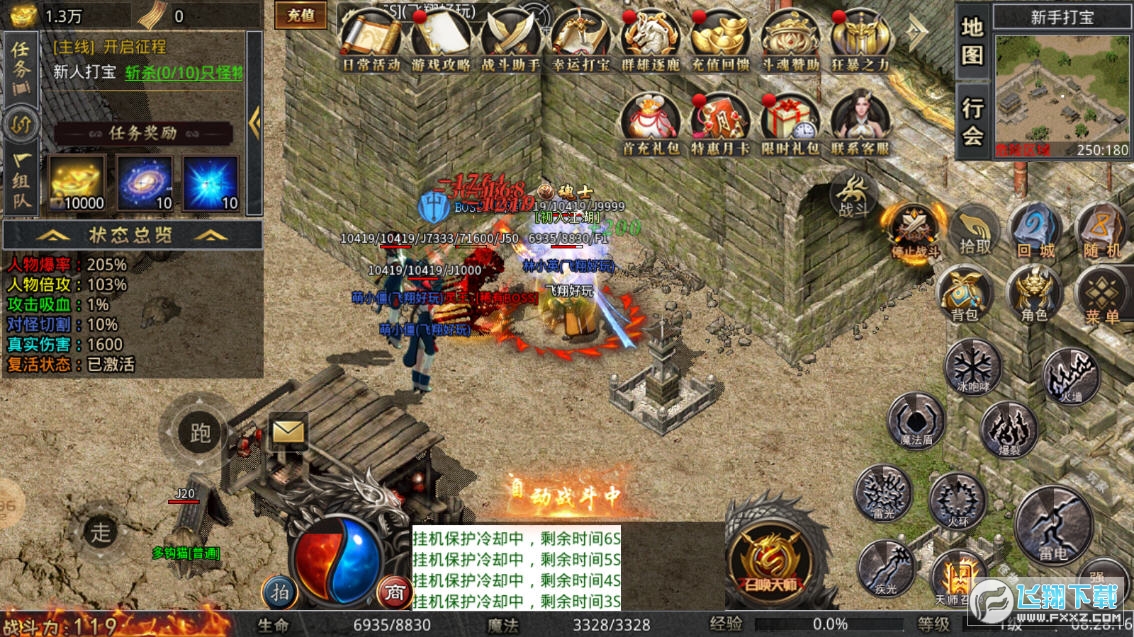Contact 联系客服 customer service
Viewport: 1134px width, 637px height.
(x=859, y=123)
